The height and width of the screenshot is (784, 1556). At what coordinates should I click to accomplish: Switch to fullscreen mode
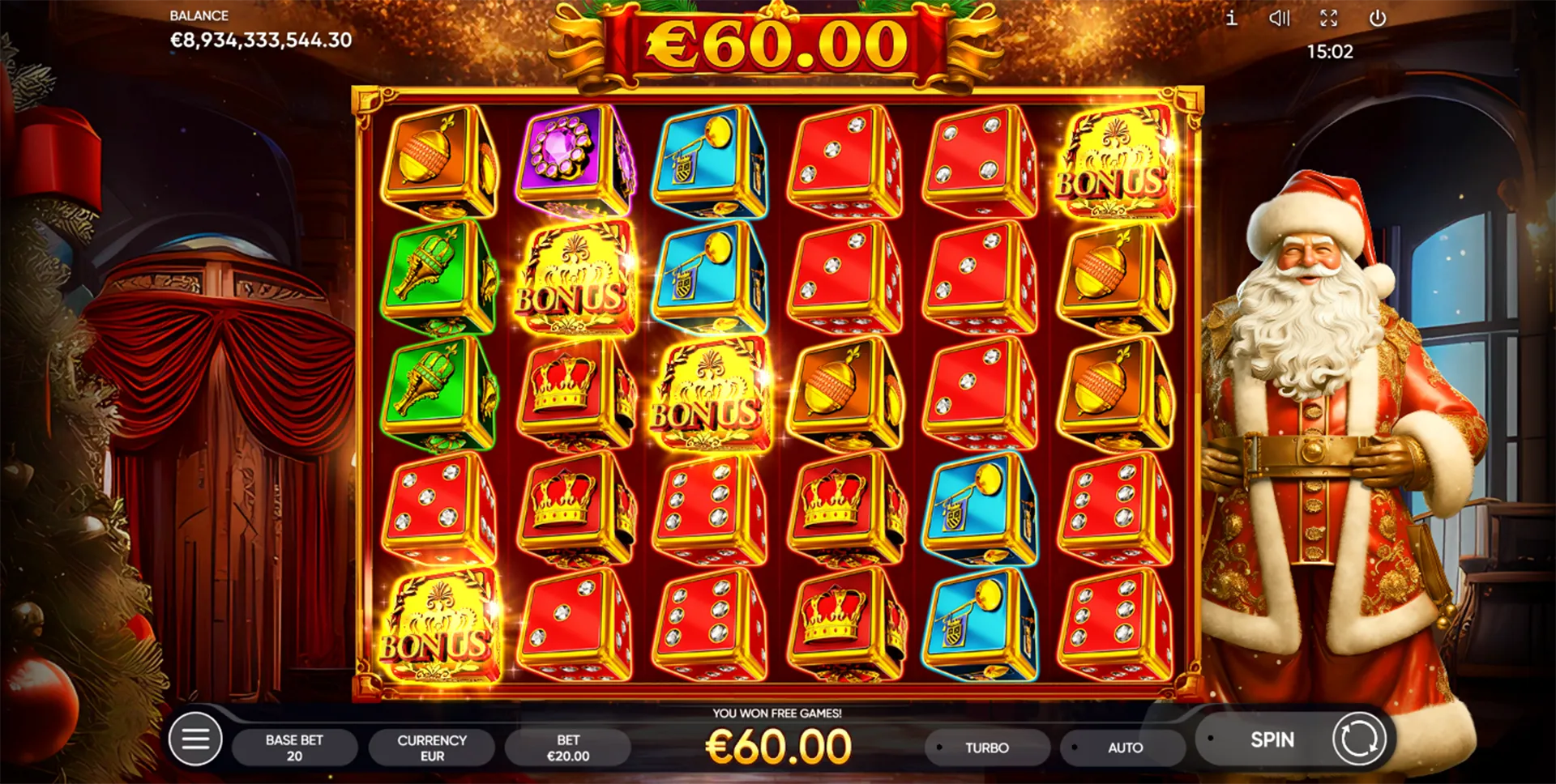(x=1329, y=18)
